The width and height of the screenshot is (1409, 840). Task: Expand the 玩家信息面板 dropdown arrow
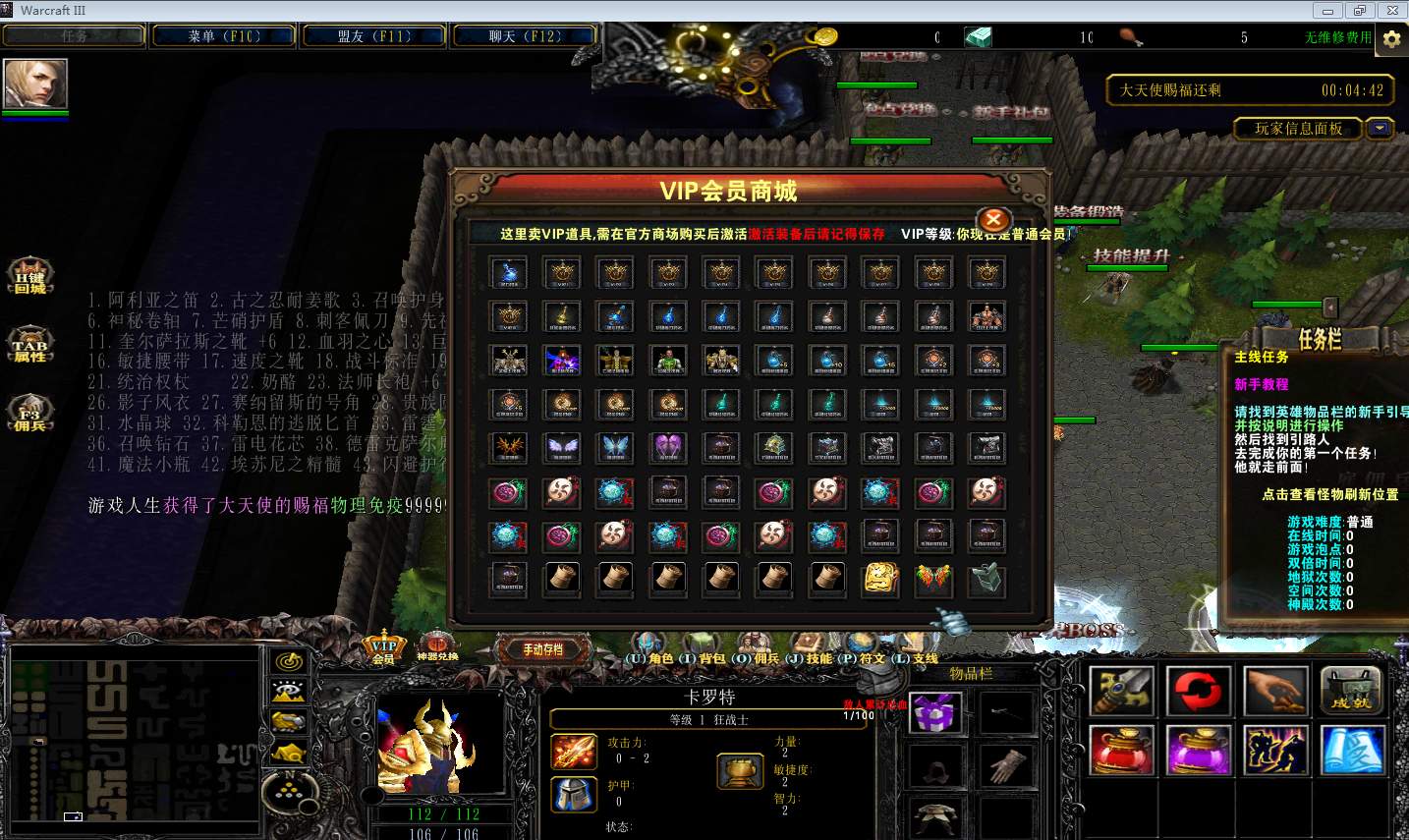tap(1381, 129)
